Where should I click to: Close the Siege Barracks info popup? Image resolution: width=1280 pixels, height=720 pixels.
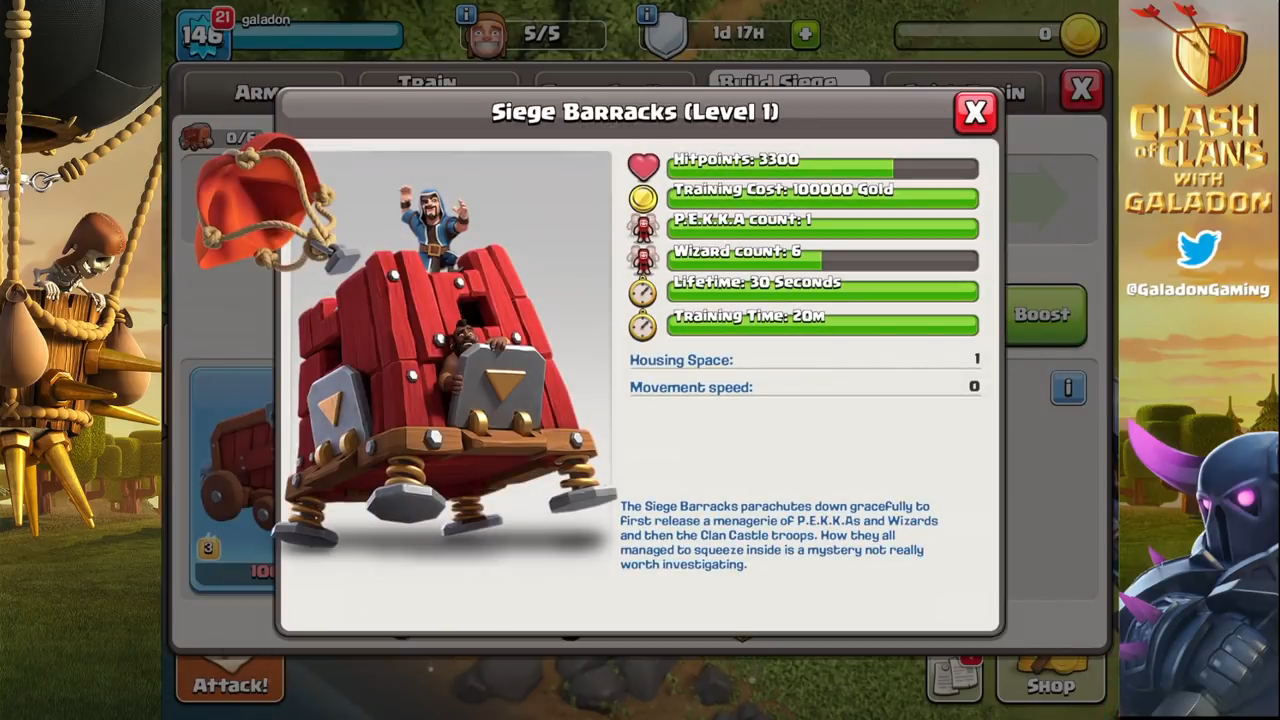point(975,113)
